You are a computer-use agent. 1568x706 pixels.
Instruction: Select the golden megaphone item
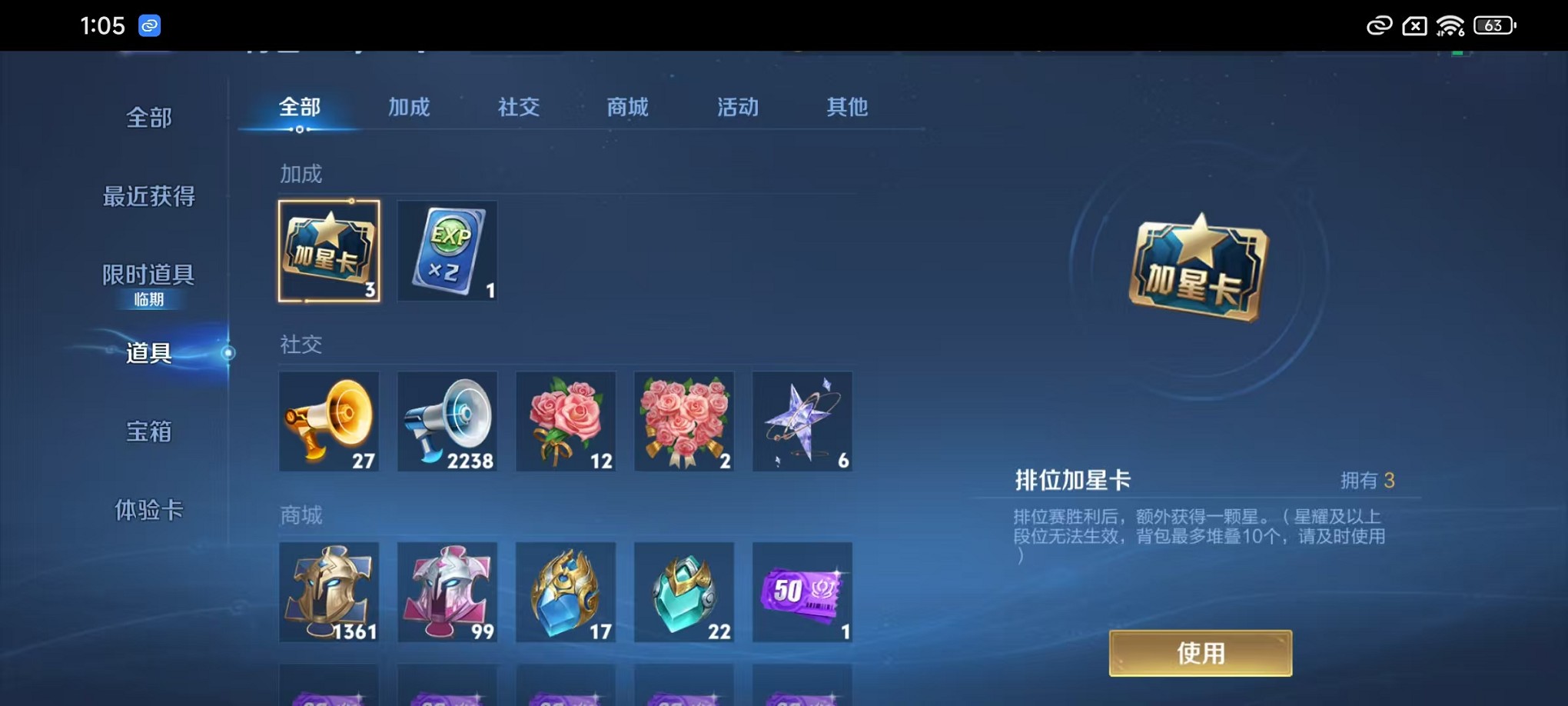pos(329,421)
